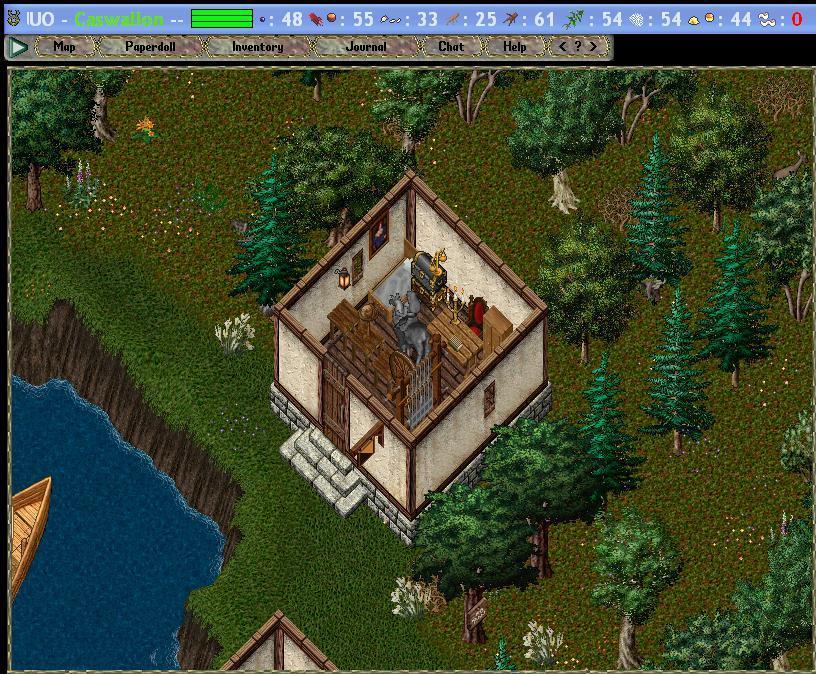Open the Chat window
Viewport: 816px width, 674px height.
(x=451, y=46)
